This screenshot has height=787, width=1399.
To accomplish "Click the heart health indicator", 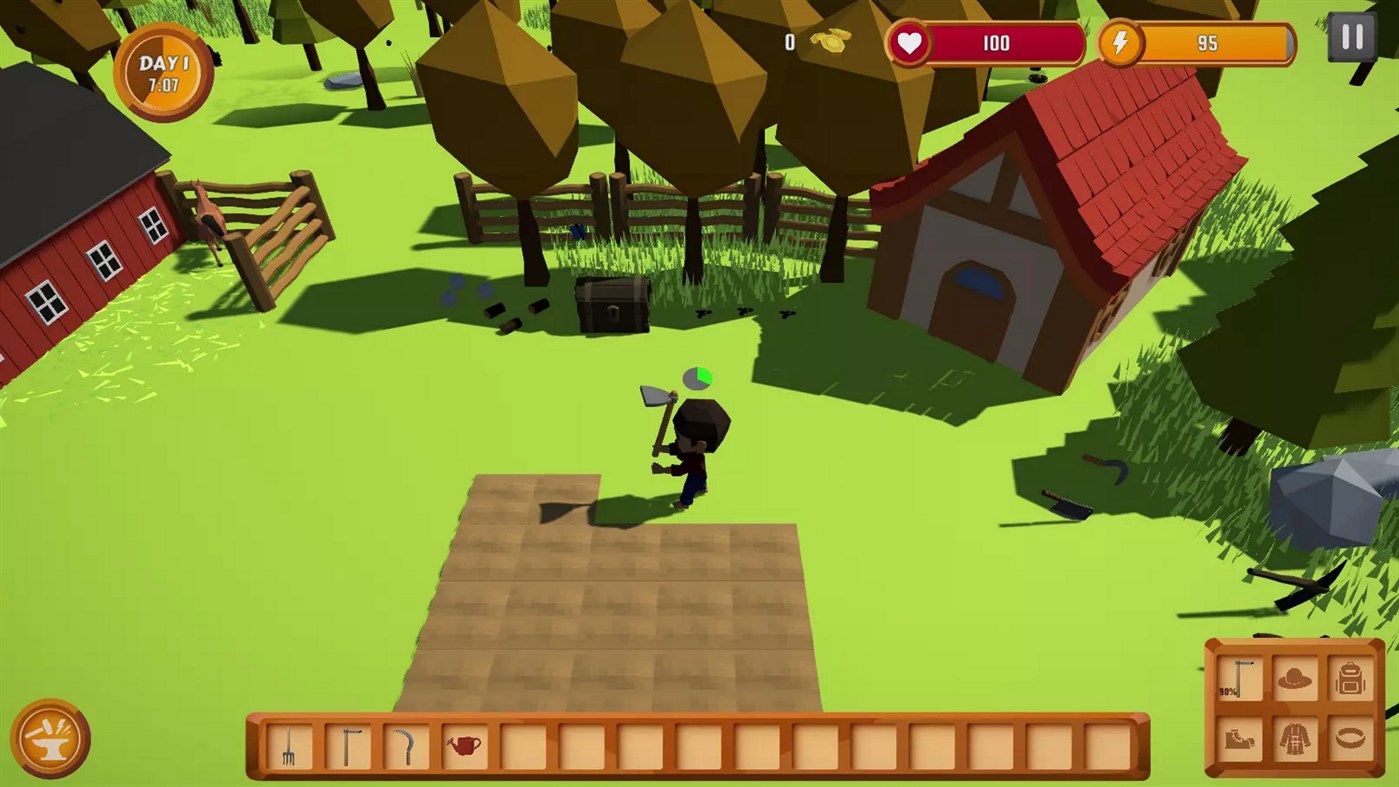I will pyautogui.click(x=908, y=43).
